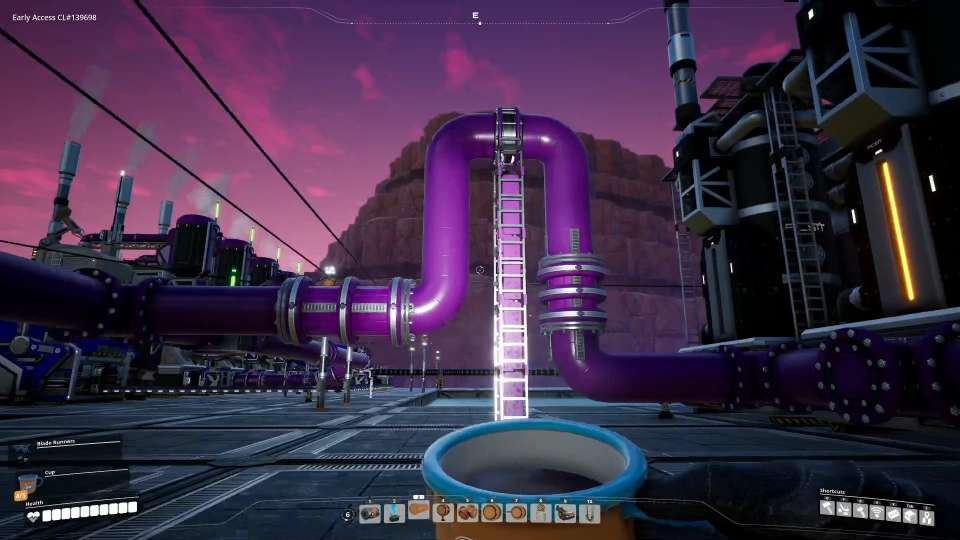Choose hotbar slot 7 item
This screenshot has height=540, width=960.
point(516,513)
